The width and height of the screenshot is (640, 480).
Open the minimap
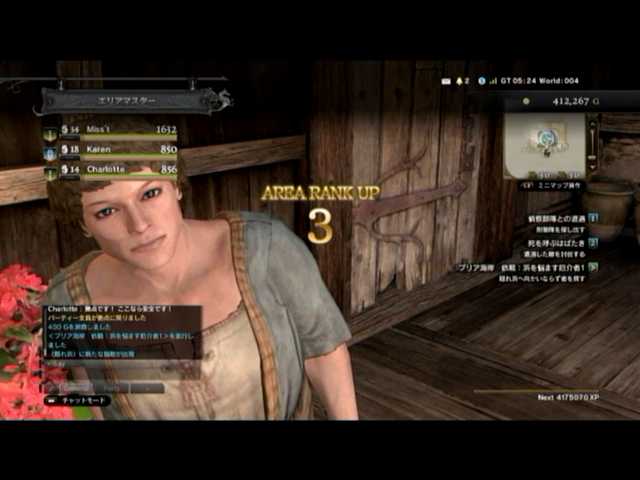click(546, 142)
